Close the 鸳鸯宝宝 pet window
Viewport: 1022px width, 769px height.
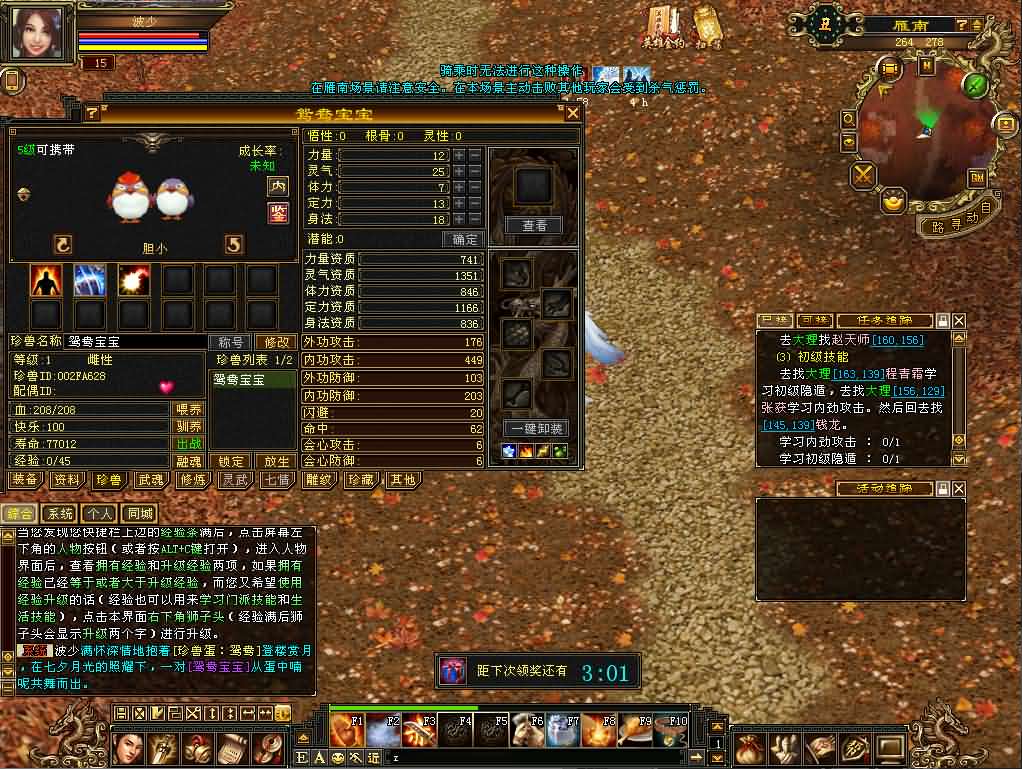point(573,113)
